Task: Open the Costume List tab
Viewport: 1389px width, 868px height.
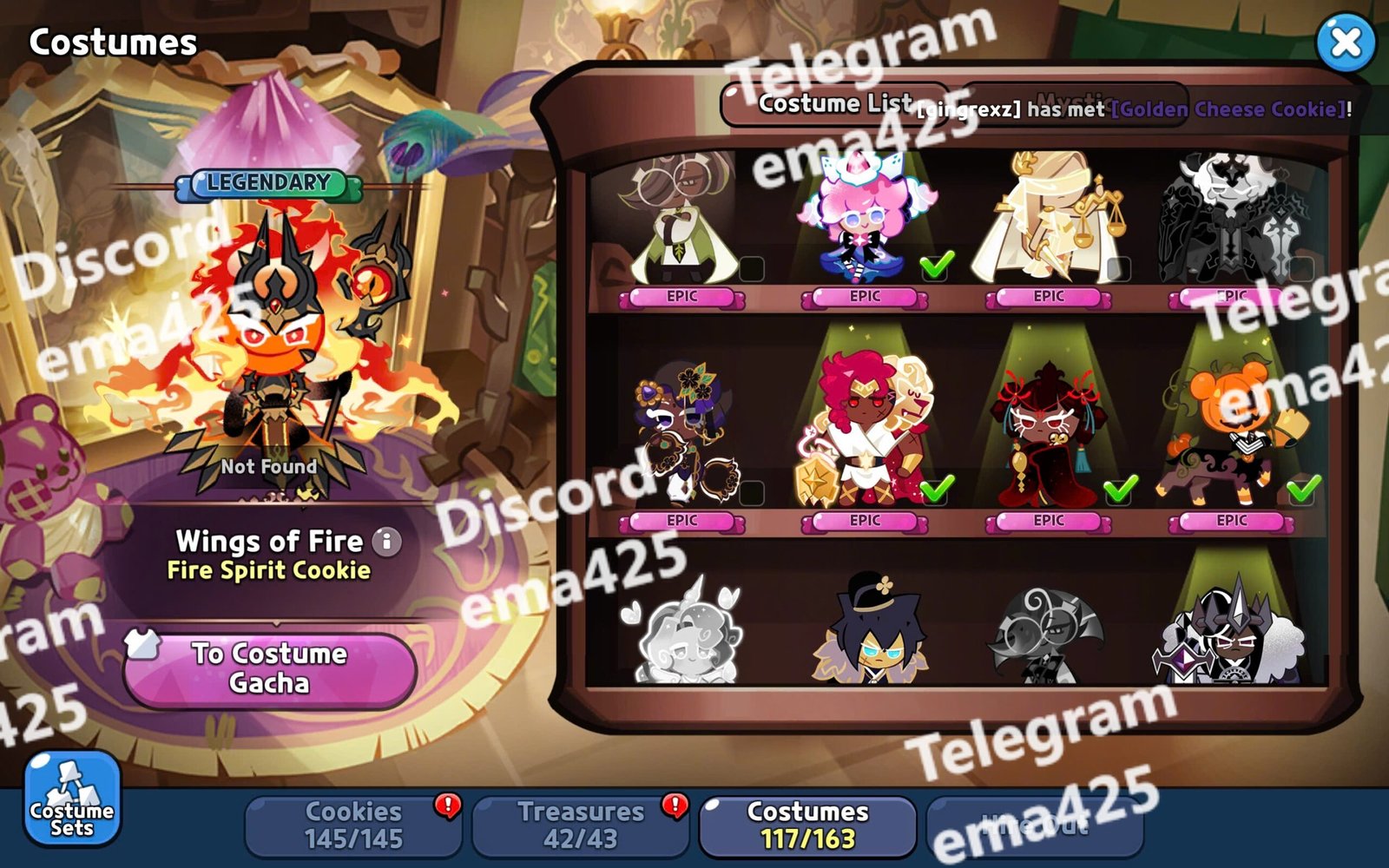Action: [x=833, y=104]
